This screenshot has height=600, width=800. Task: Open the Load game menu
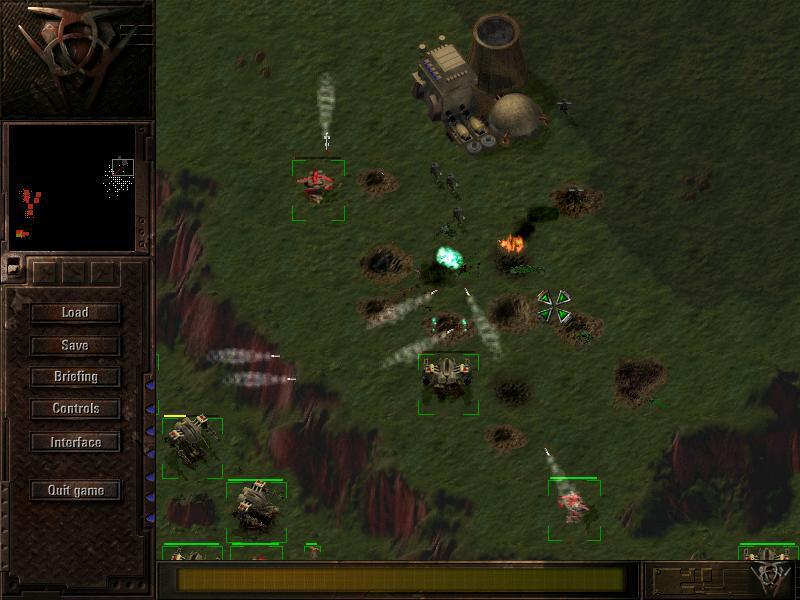point(75,312)
